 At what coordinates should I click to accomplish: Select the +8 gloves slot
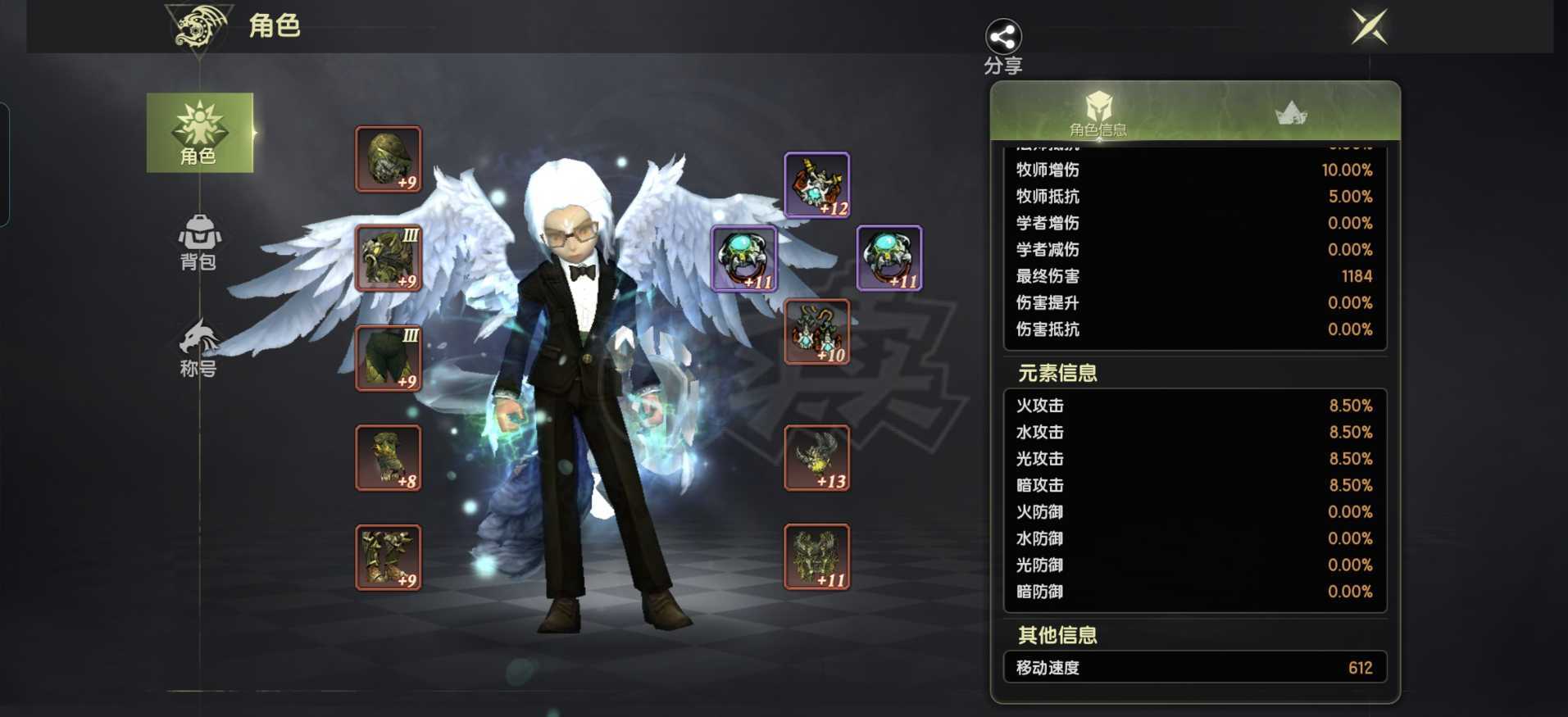tap(389, 458)
